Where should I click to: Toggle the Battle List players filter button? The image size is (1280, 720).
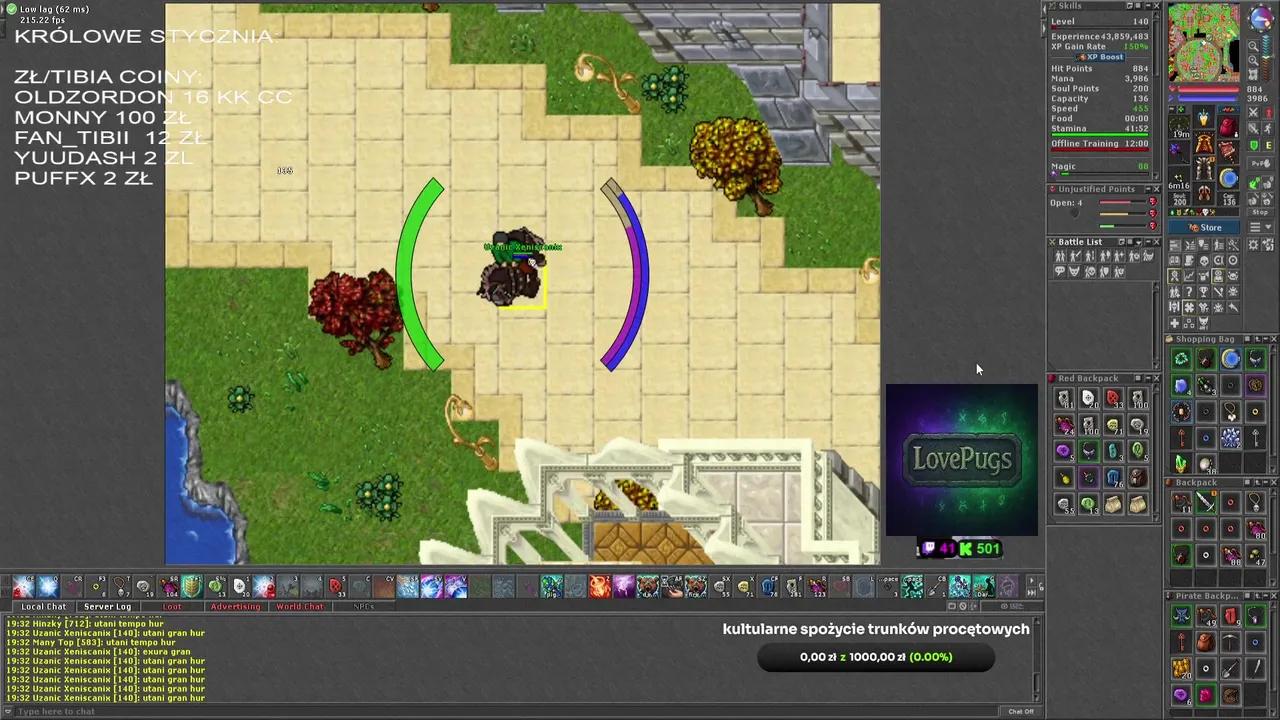click(1060, 256)
